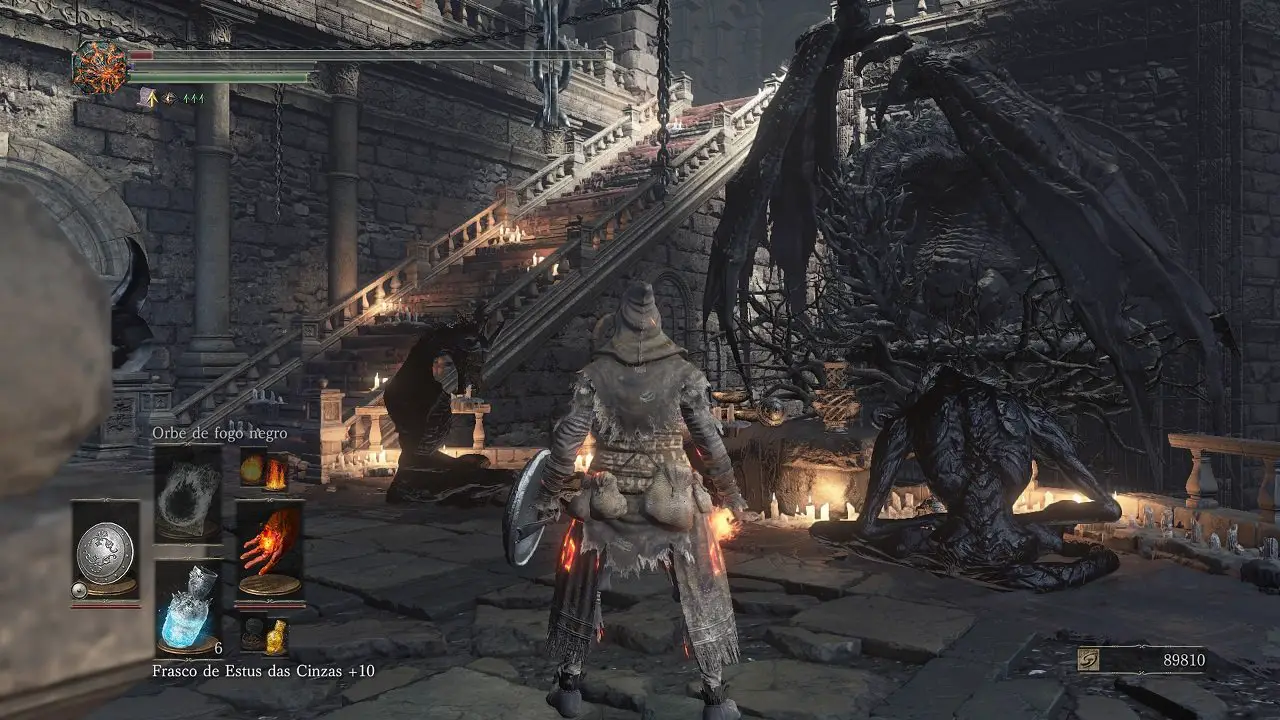Screen dimensions: 1280x720
Task: Click the triple green arrows status icon
Action: 192,98
